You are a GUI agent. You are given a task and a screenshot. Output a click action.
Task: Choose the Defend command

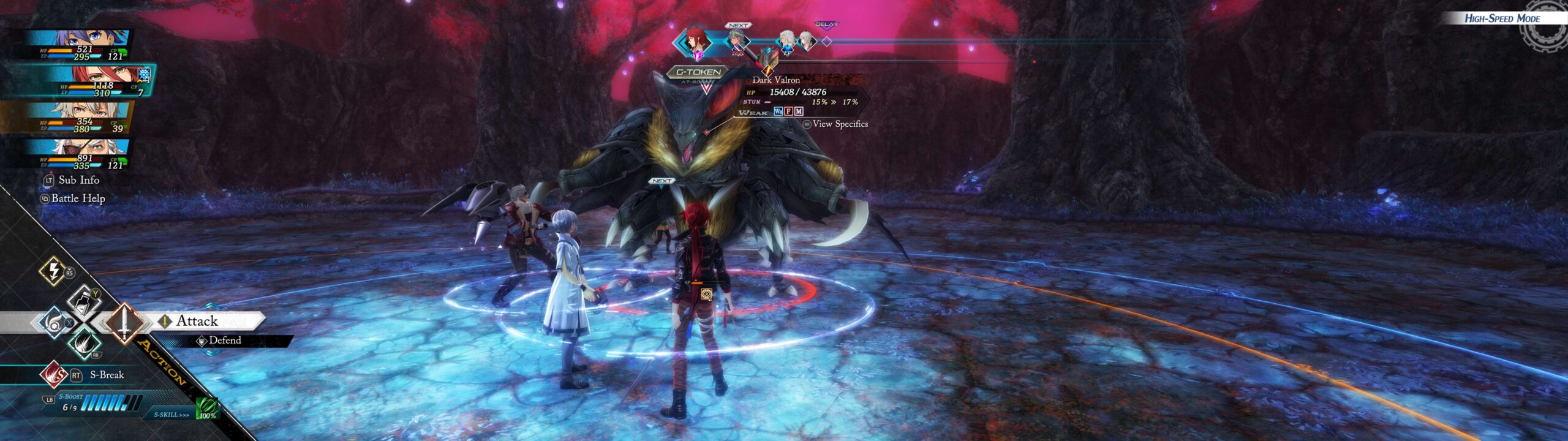(x=224, y=341)
